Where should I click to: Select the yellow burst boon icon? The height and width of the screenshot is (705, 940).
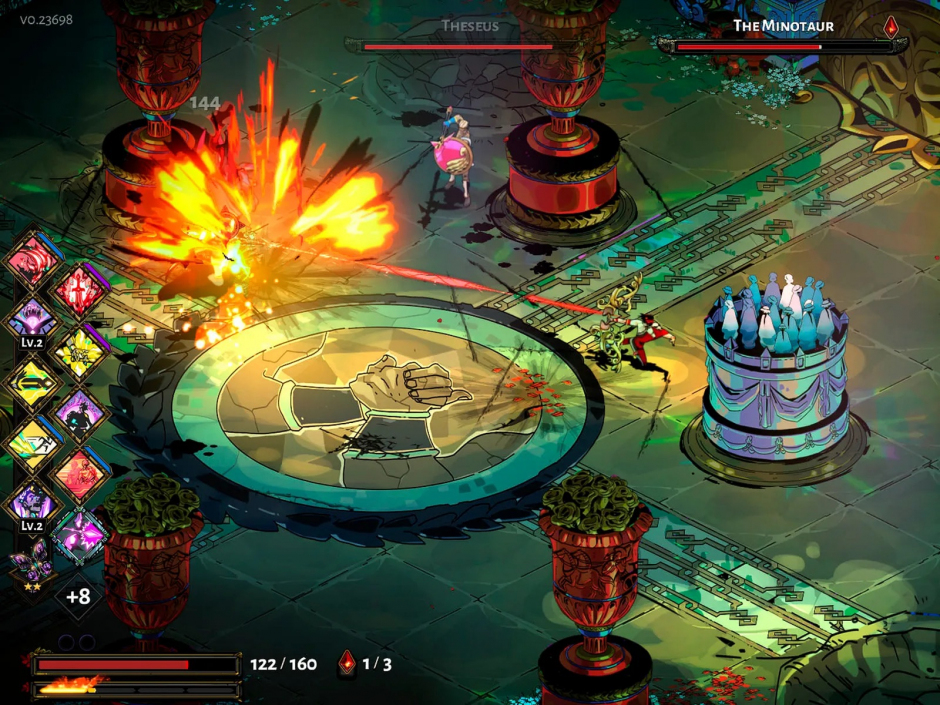click(x=79, y=352)
